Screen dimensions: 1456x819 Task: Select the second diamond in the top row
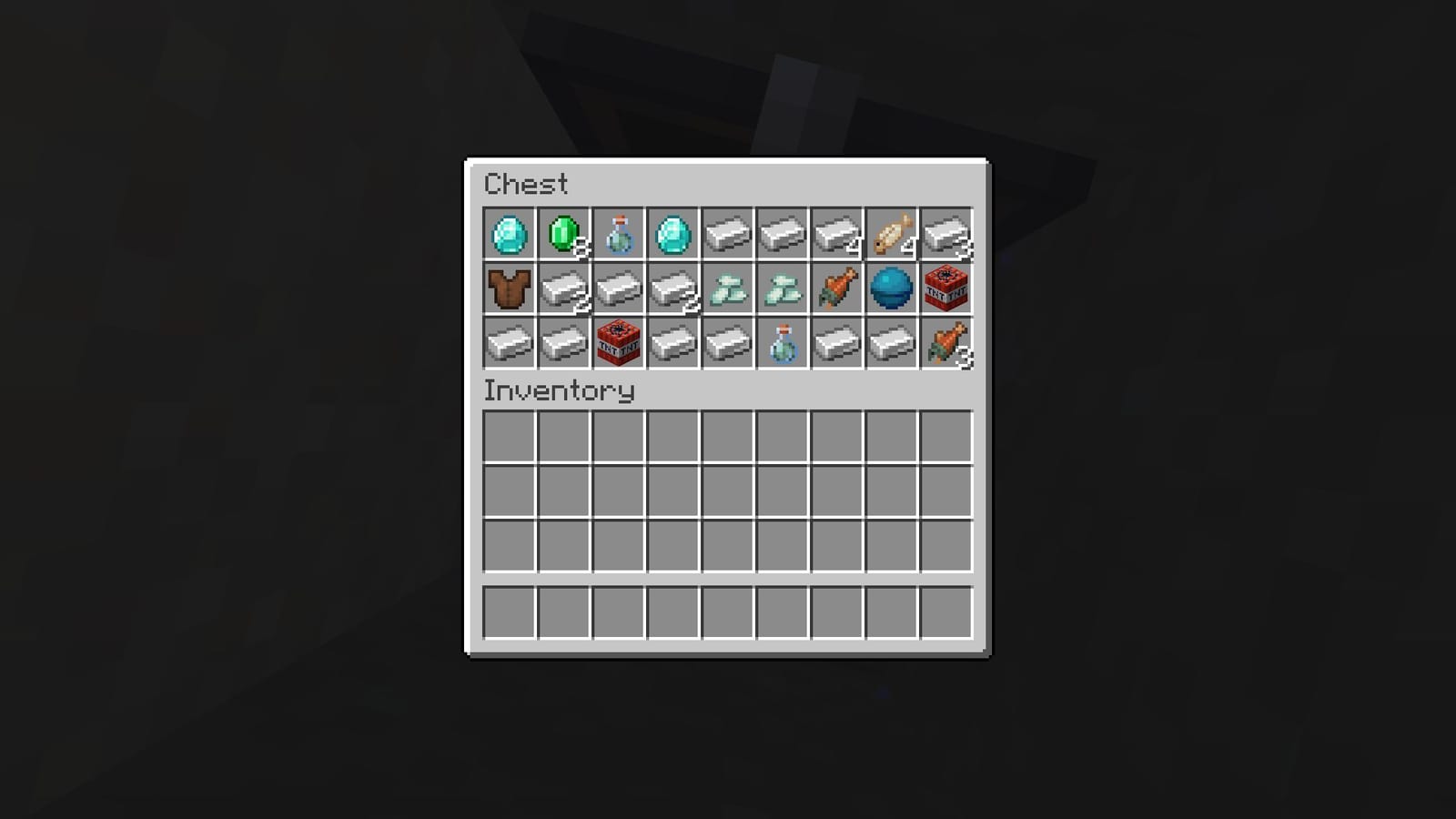tap(672, 235)
